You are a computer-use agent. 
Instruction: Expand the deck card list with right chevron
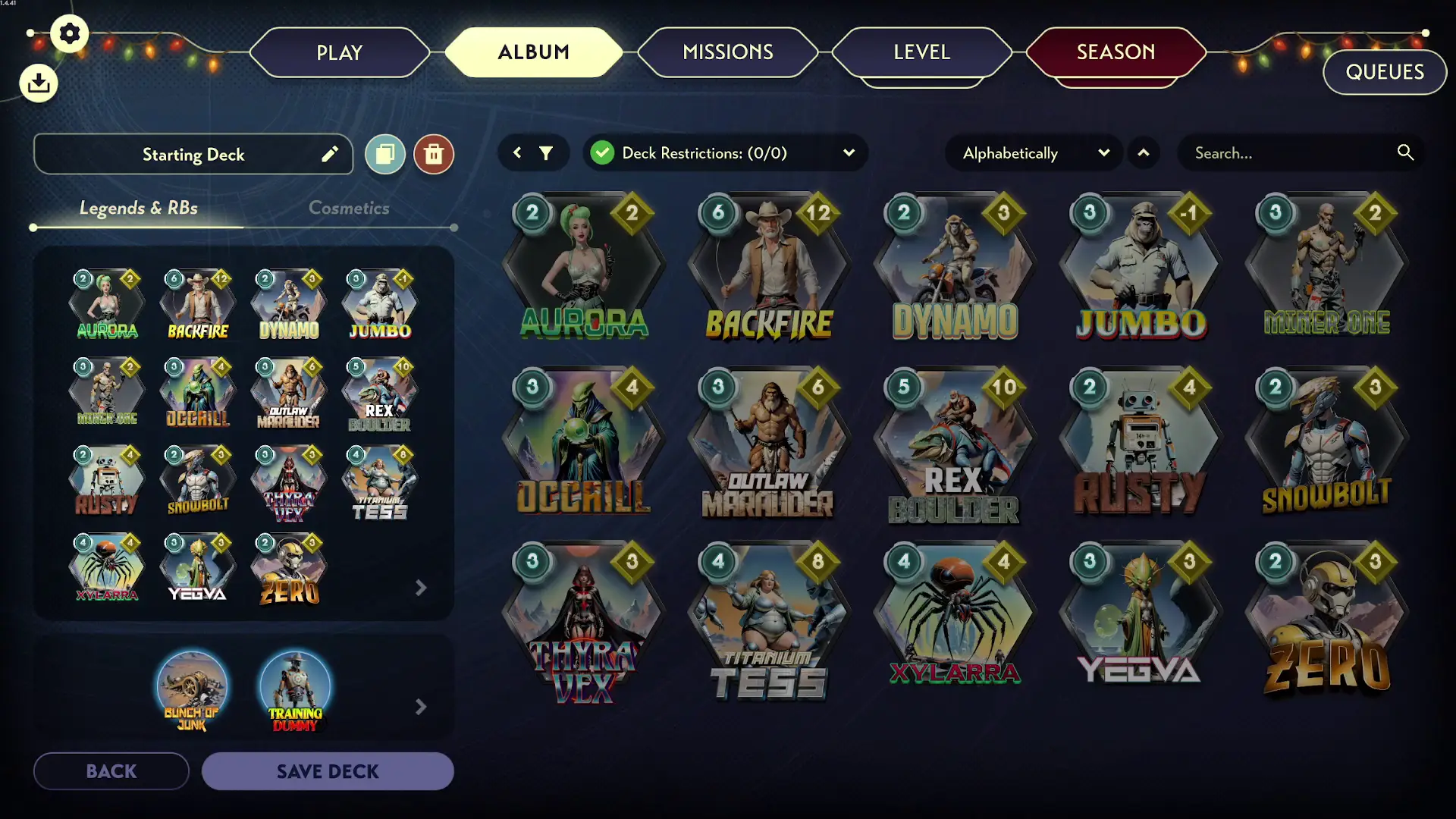(420, 588)
